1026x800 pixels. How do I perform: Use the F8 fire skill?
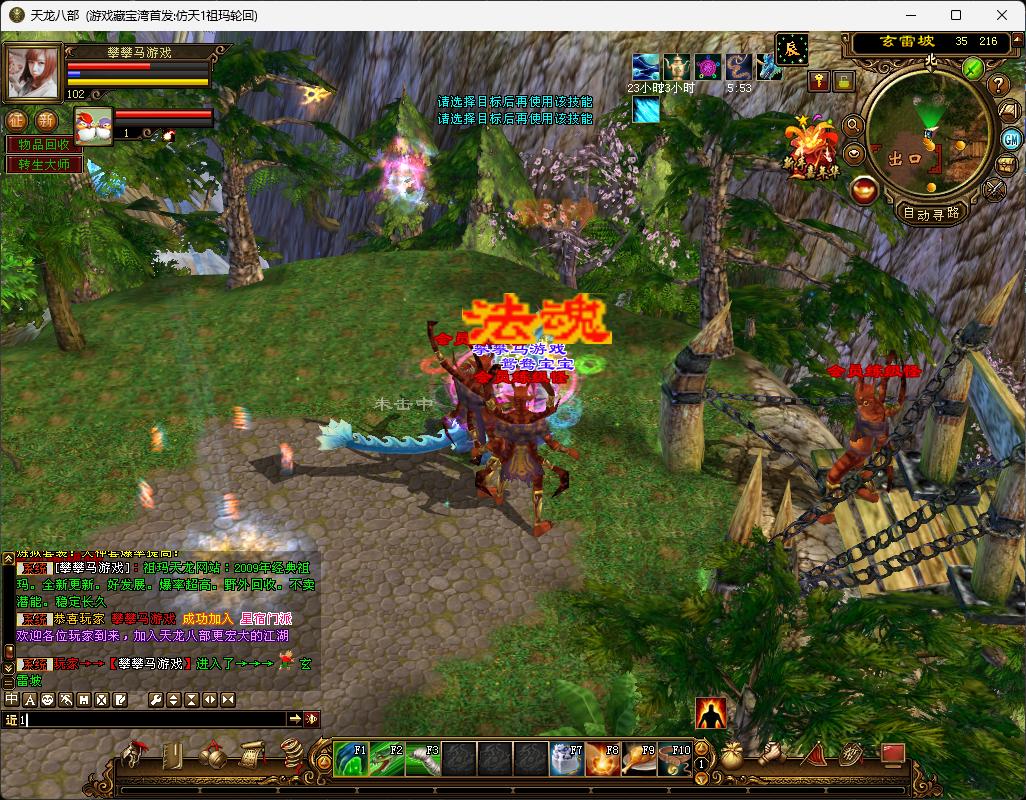603,759
